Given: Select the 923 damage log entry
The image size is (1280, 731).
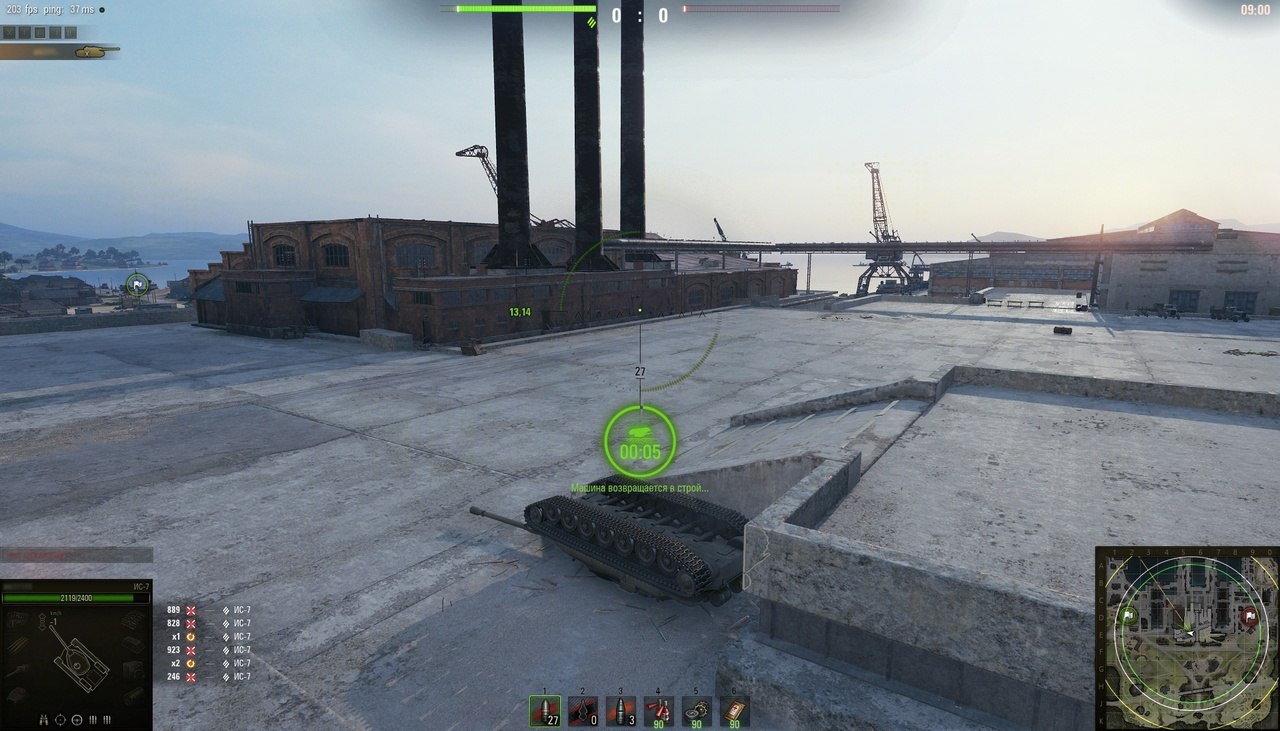Looking at the screenshot, I should click(x=174, y=650).
